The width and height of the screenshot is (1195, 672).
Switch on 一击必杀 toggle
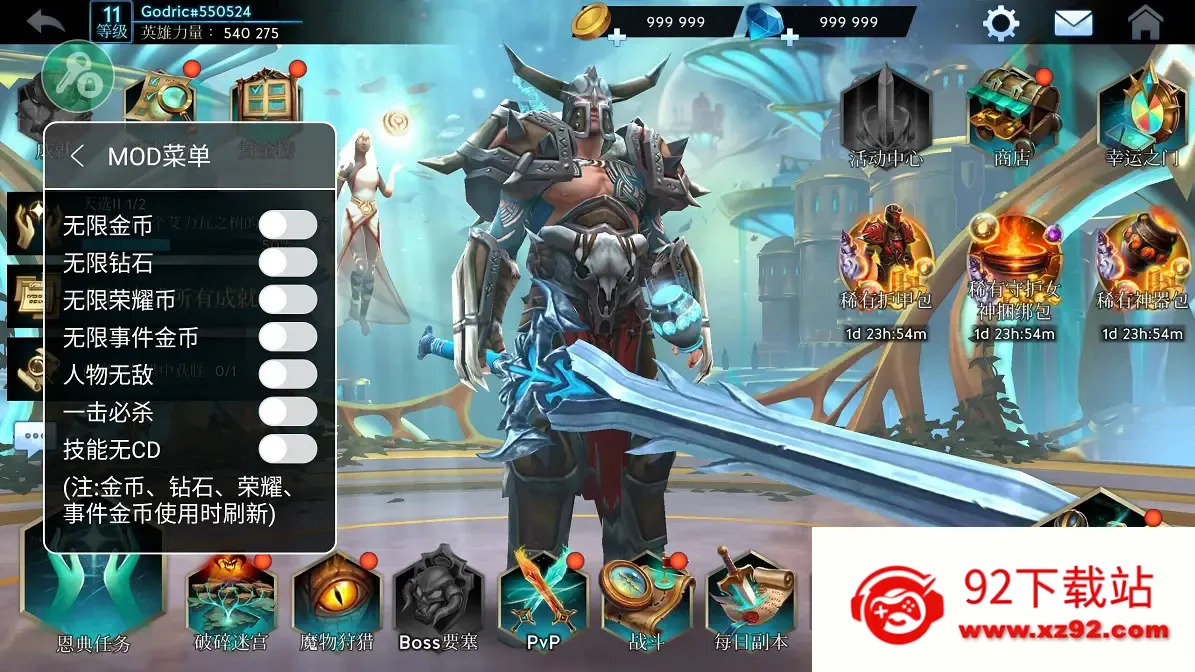(x=288, y=411)
